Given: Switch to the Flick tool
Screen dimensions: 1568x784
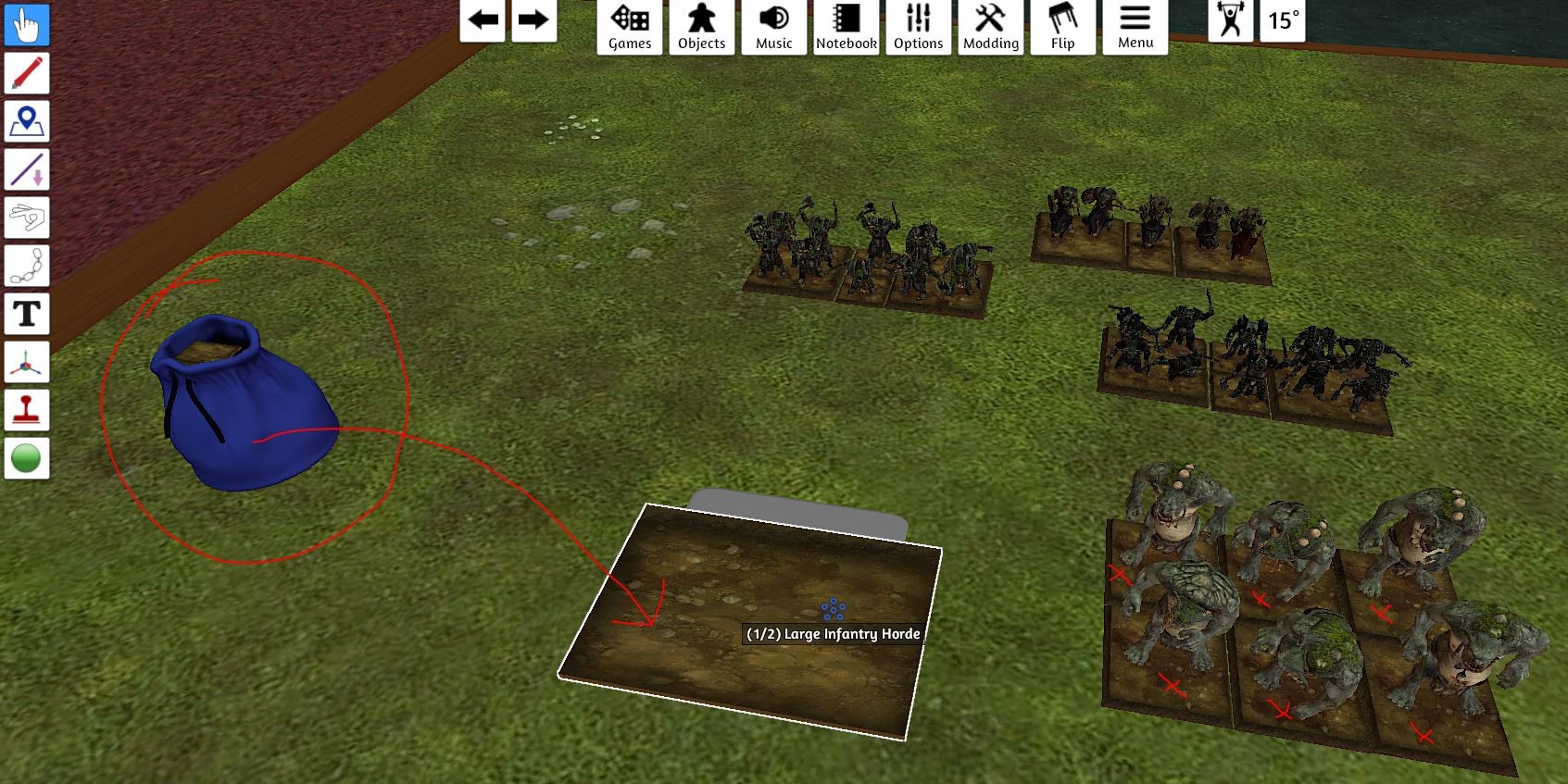Looking at the screenshot, I should pyautogui.click(x=26, y=218).
